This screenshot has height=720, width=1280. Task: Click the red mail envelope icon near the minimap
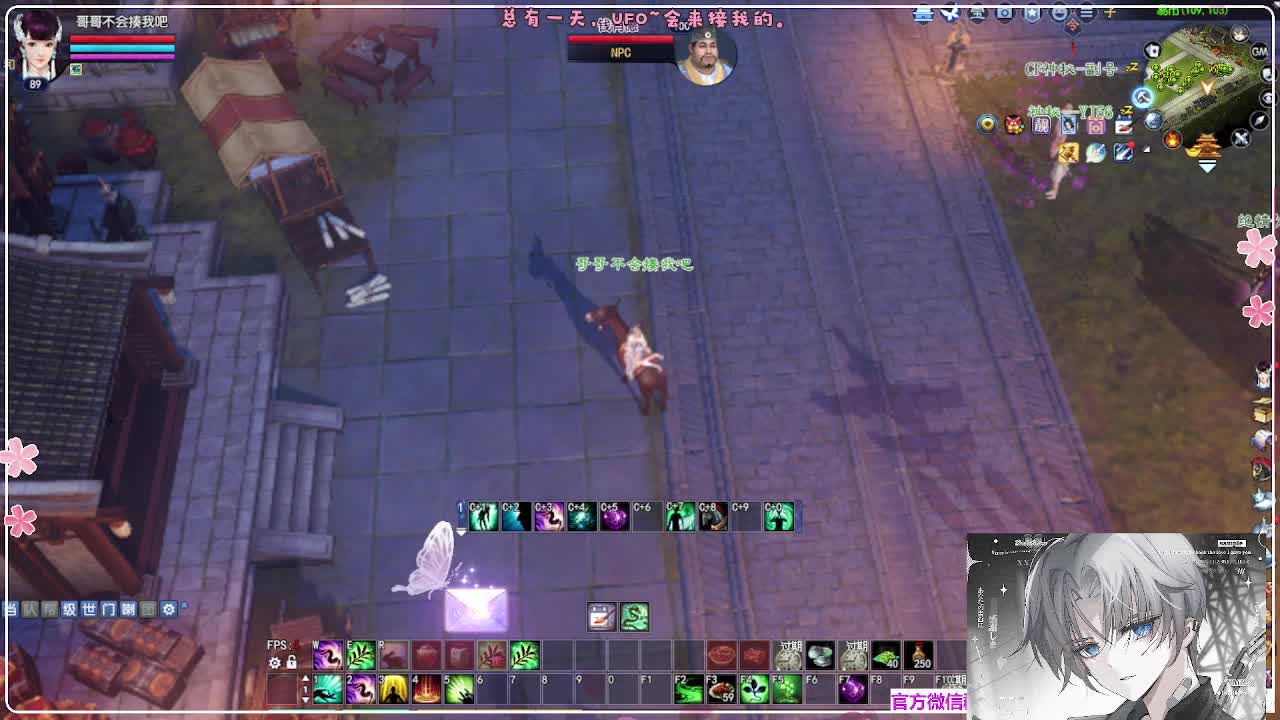click(1122, 125)
